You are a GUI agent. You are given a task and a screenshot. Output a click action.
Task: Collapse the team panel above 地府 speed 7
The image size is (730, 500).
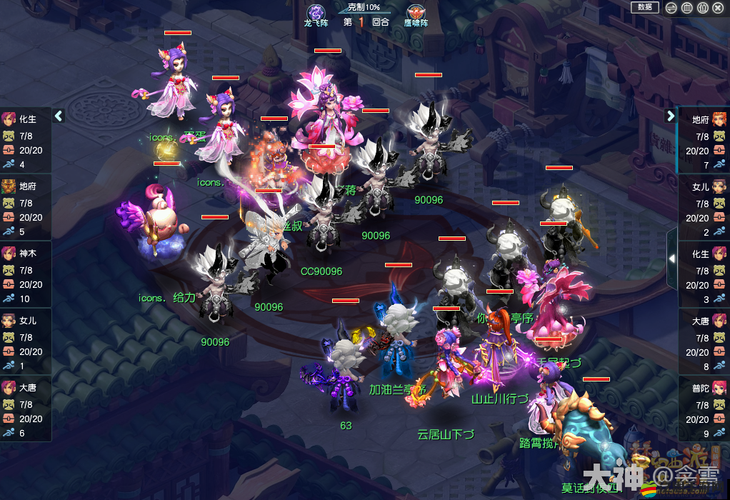671,116
